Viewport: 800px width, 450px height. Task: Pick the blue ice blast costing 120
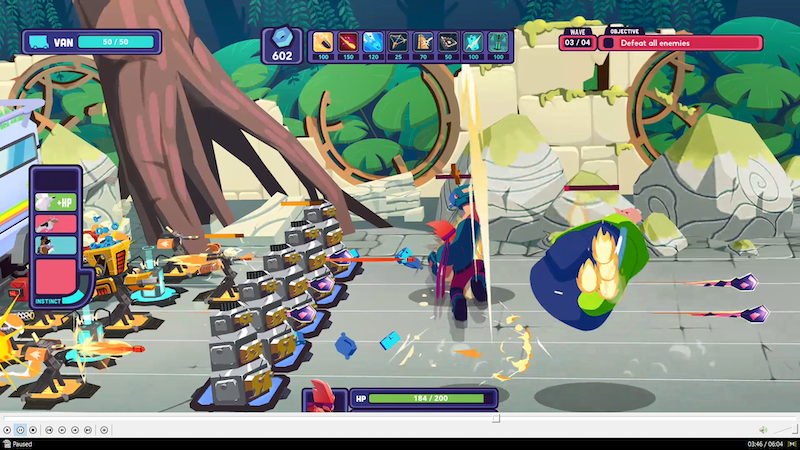pos(373,42)
